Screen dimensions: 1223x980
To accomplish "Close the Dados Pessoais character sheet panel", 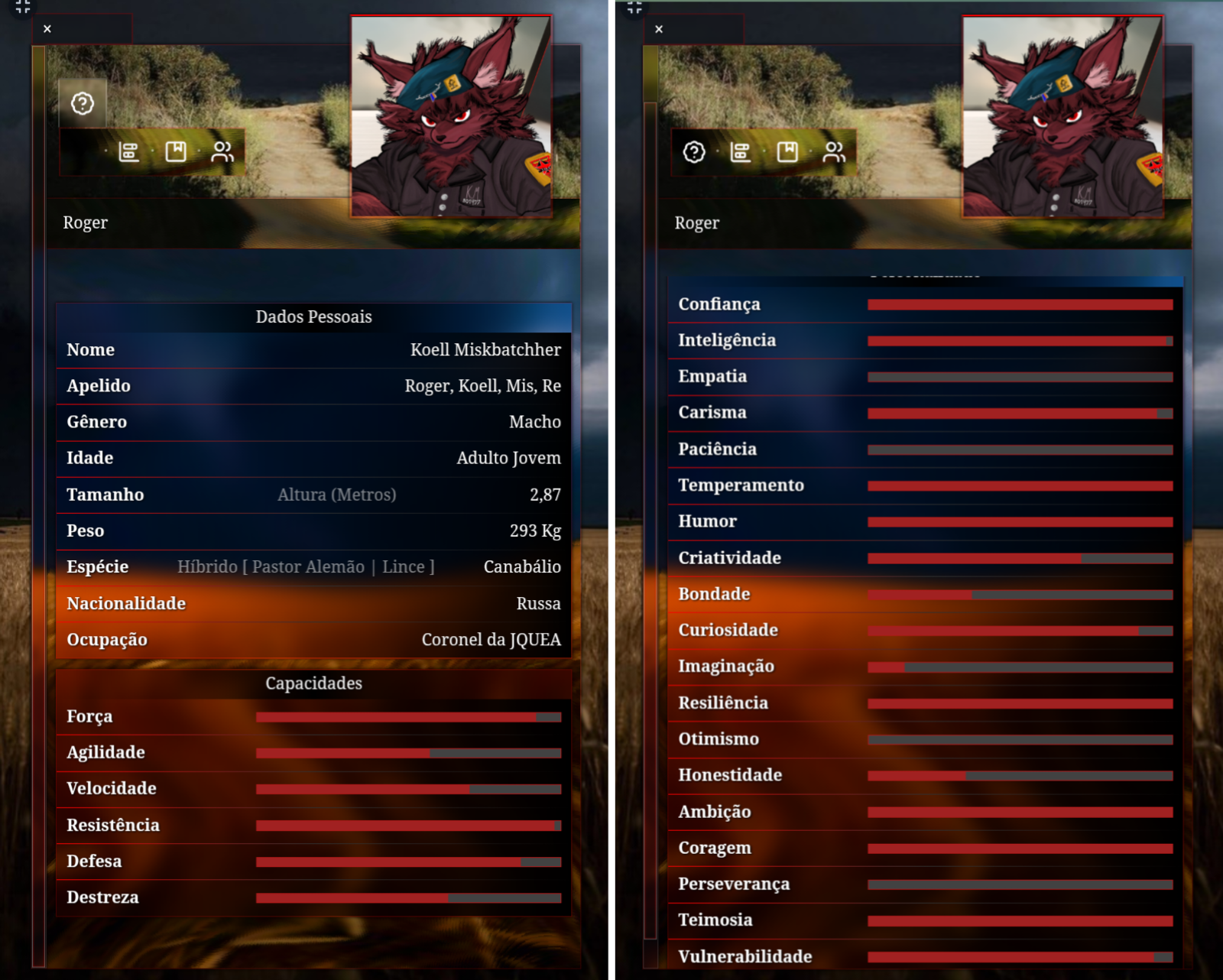I will (x=47, y=29).
